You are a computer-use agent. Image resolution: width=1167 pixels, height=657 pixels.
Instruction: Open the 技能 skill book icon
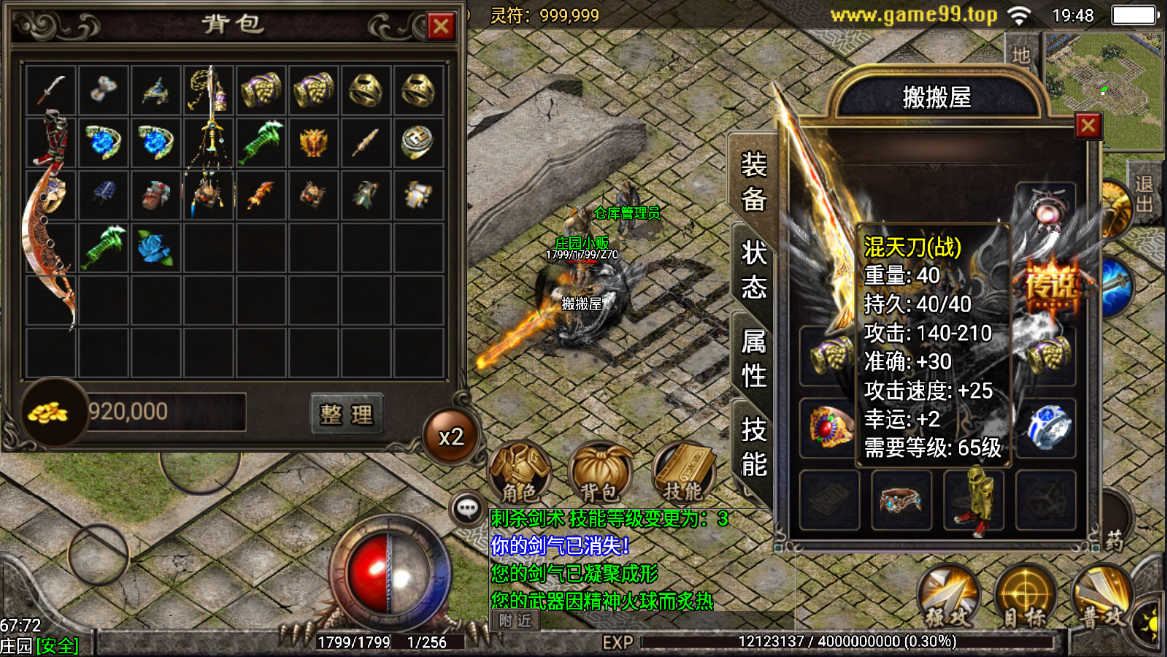[x=684, y=472]
